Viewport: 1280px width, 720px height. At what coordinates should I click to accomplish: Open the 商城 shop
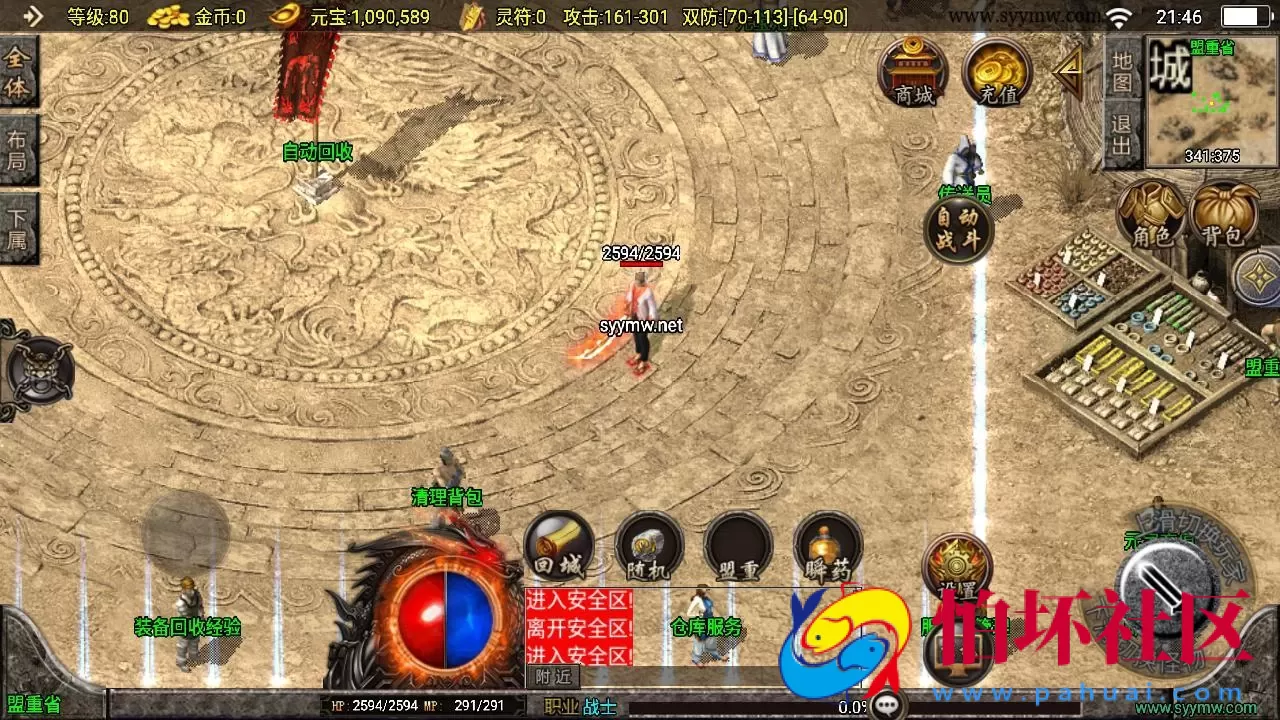(x=912, y=72)
